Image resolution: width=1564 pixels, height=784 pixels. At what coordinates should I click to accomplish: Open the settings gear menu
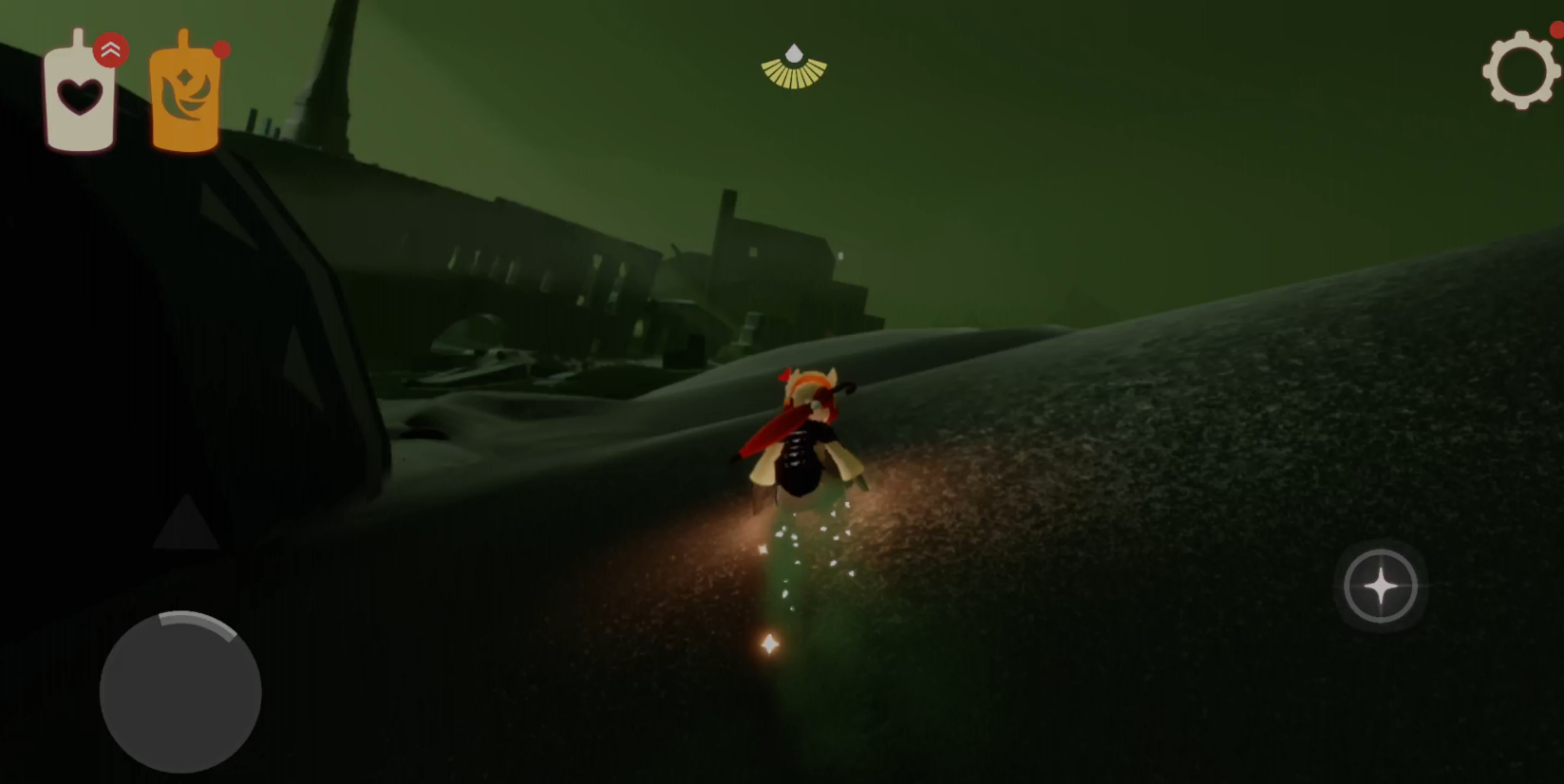pyautogui.click(x=1520, y=70)
